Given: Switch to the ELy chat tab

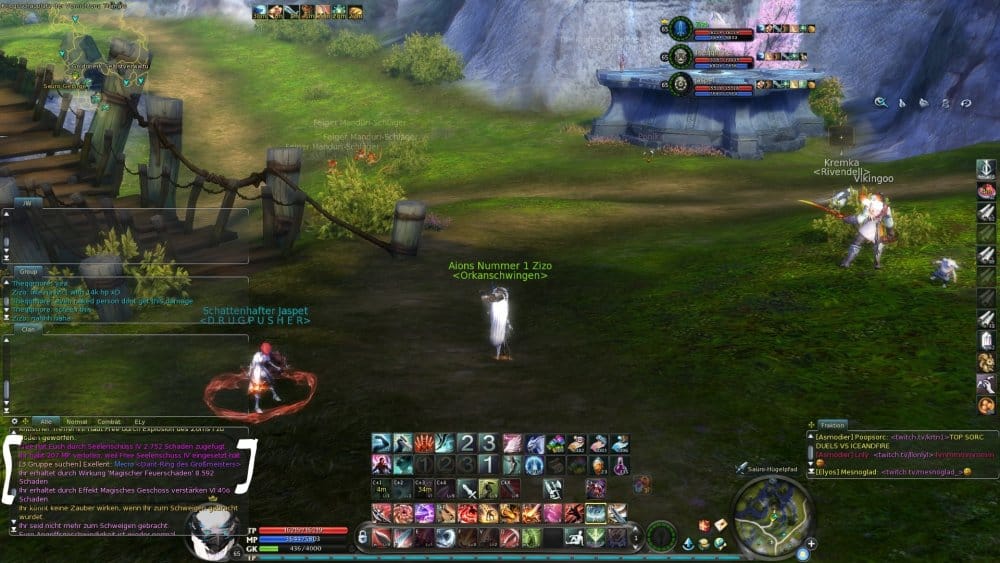Looking at the screenshot, I should click(x=140, y=421).
